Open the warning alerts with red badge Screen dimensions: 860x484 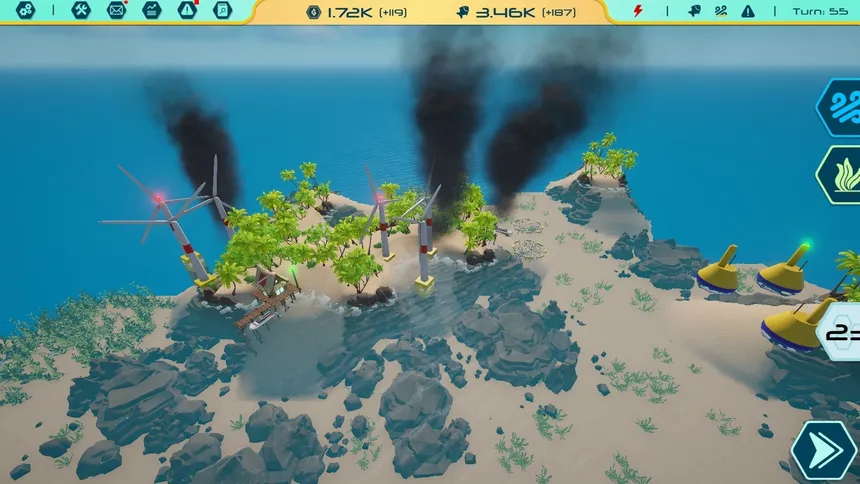(187, 11)
